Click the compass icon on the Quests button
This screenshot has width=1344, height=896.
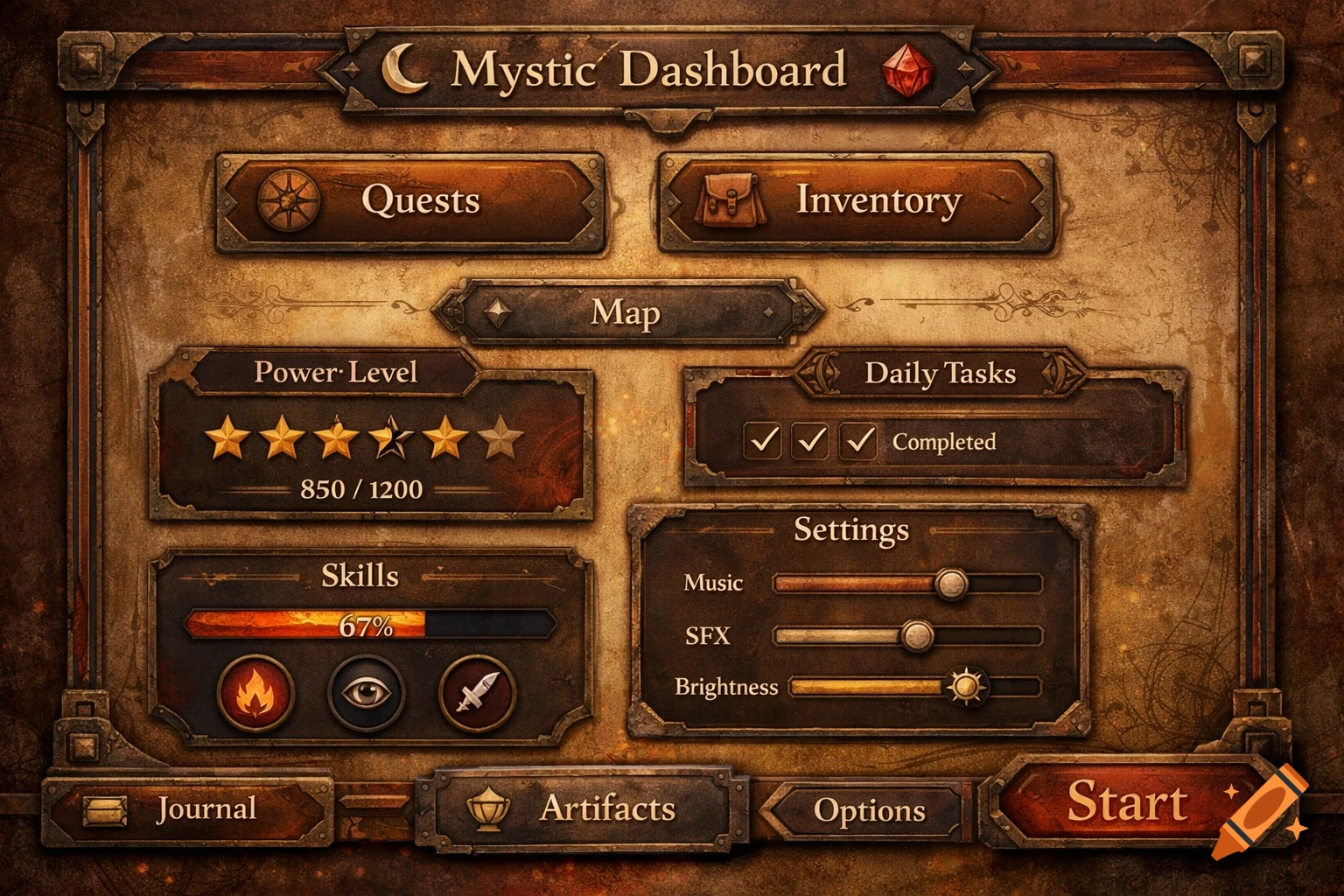pos(289,199)
